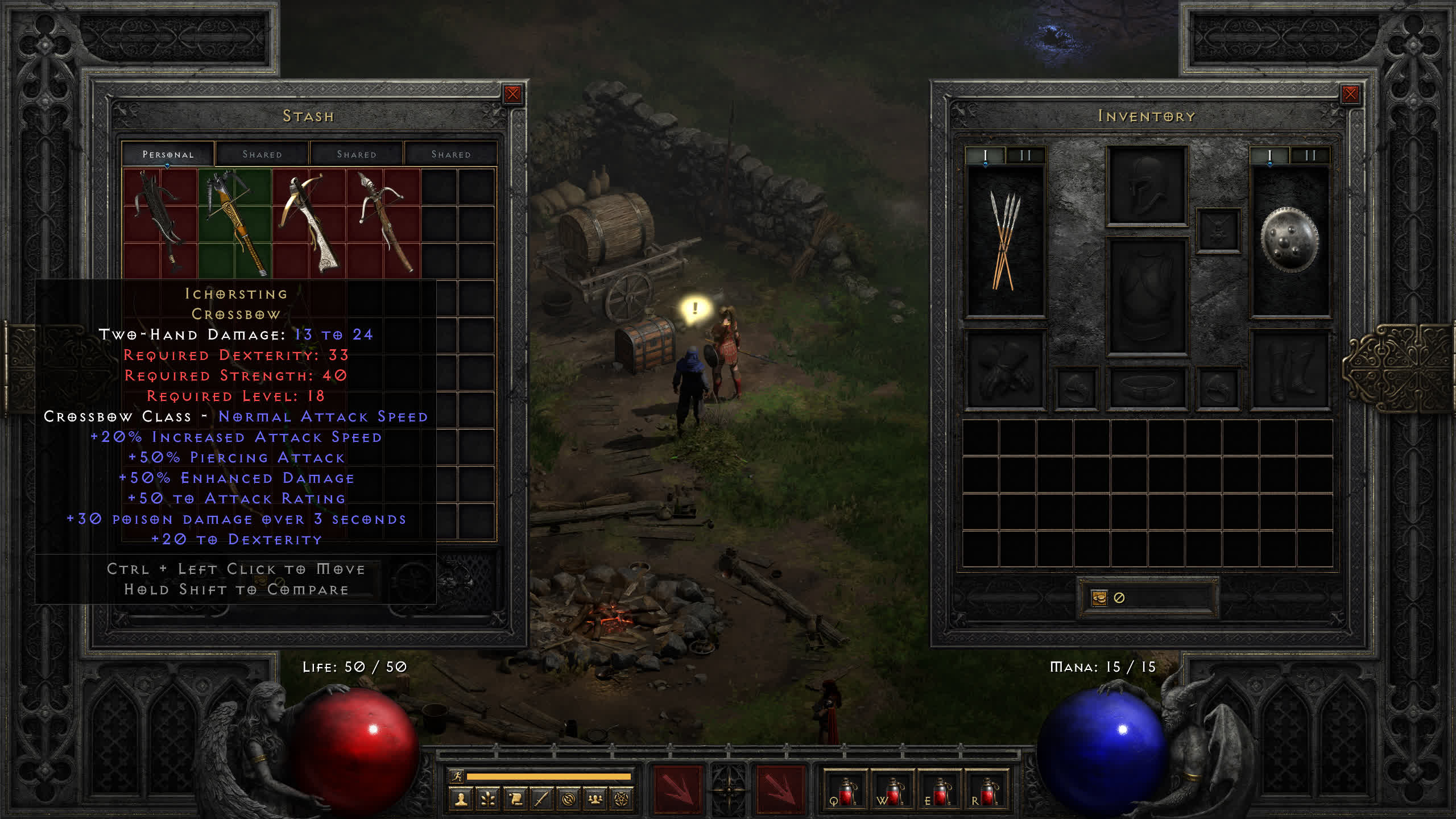Pick the dark black crossbow in stash
Image resolution: width=1456 pixels, height=819 pixels.
160,223
